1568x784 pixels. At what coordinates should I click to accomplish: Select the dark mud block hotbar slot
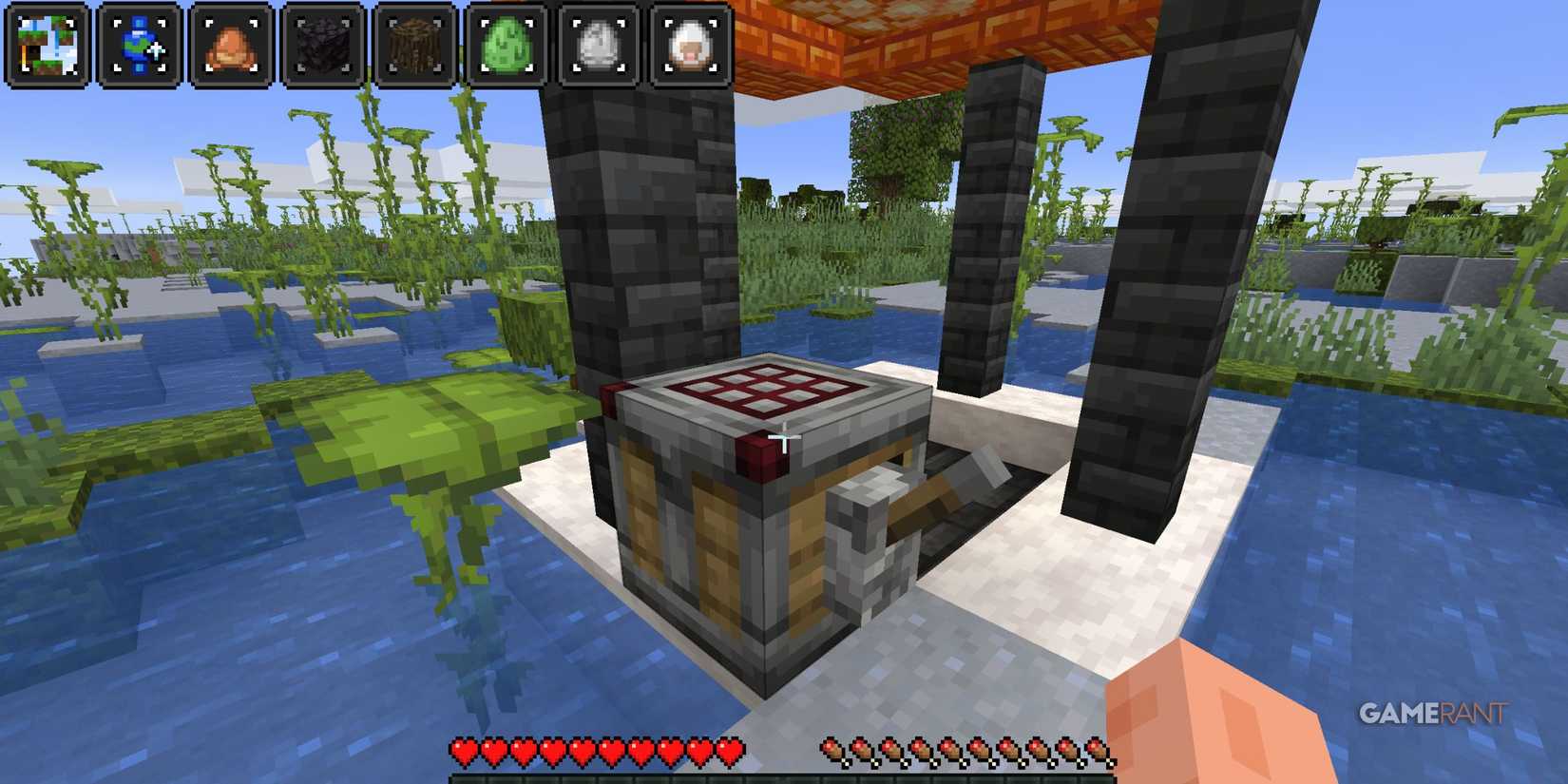(x=321, y=42)
